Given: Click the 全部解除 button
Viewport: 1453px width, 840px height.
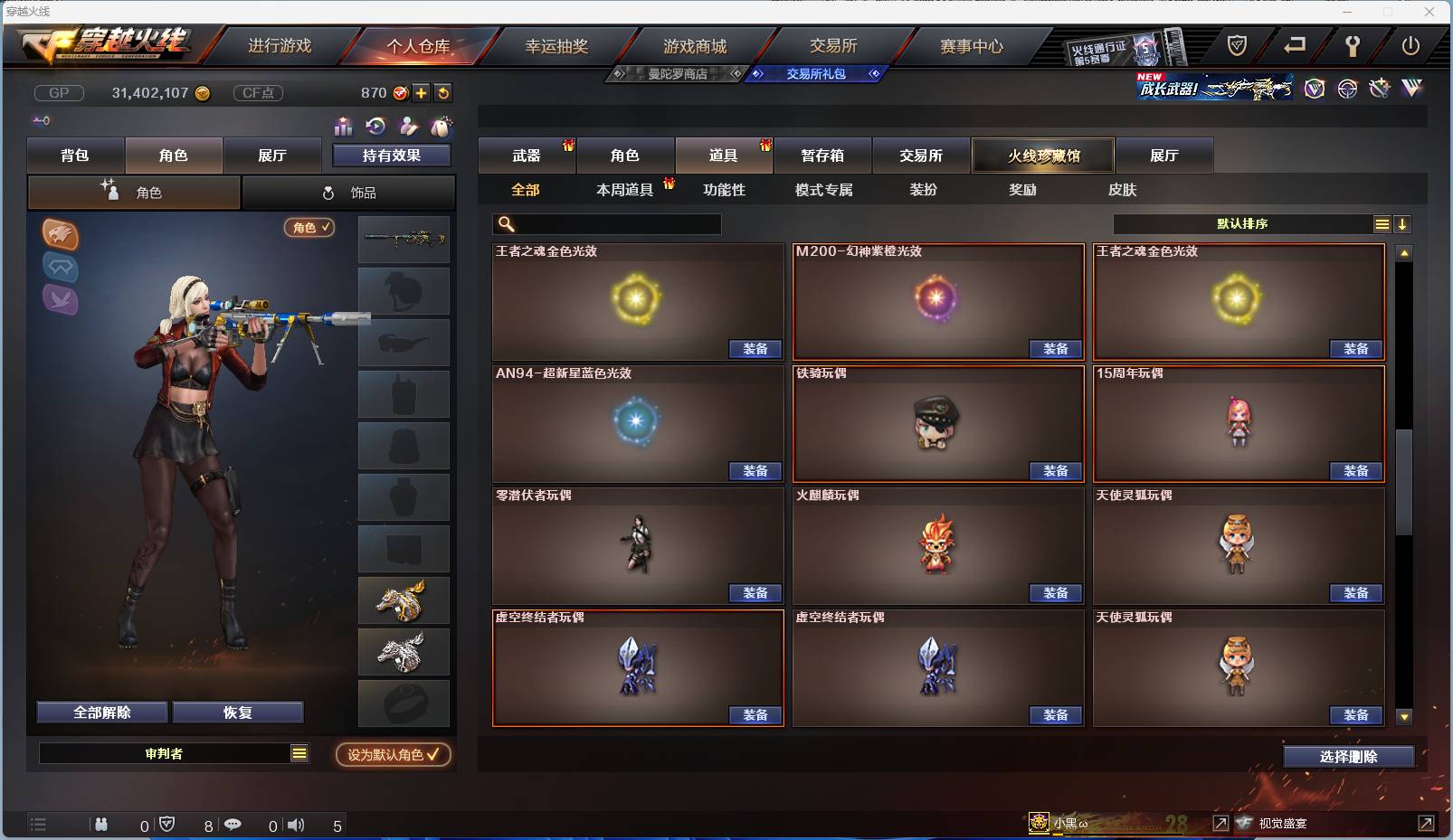Looking at the screenshot, I should (x=101, y=712).
